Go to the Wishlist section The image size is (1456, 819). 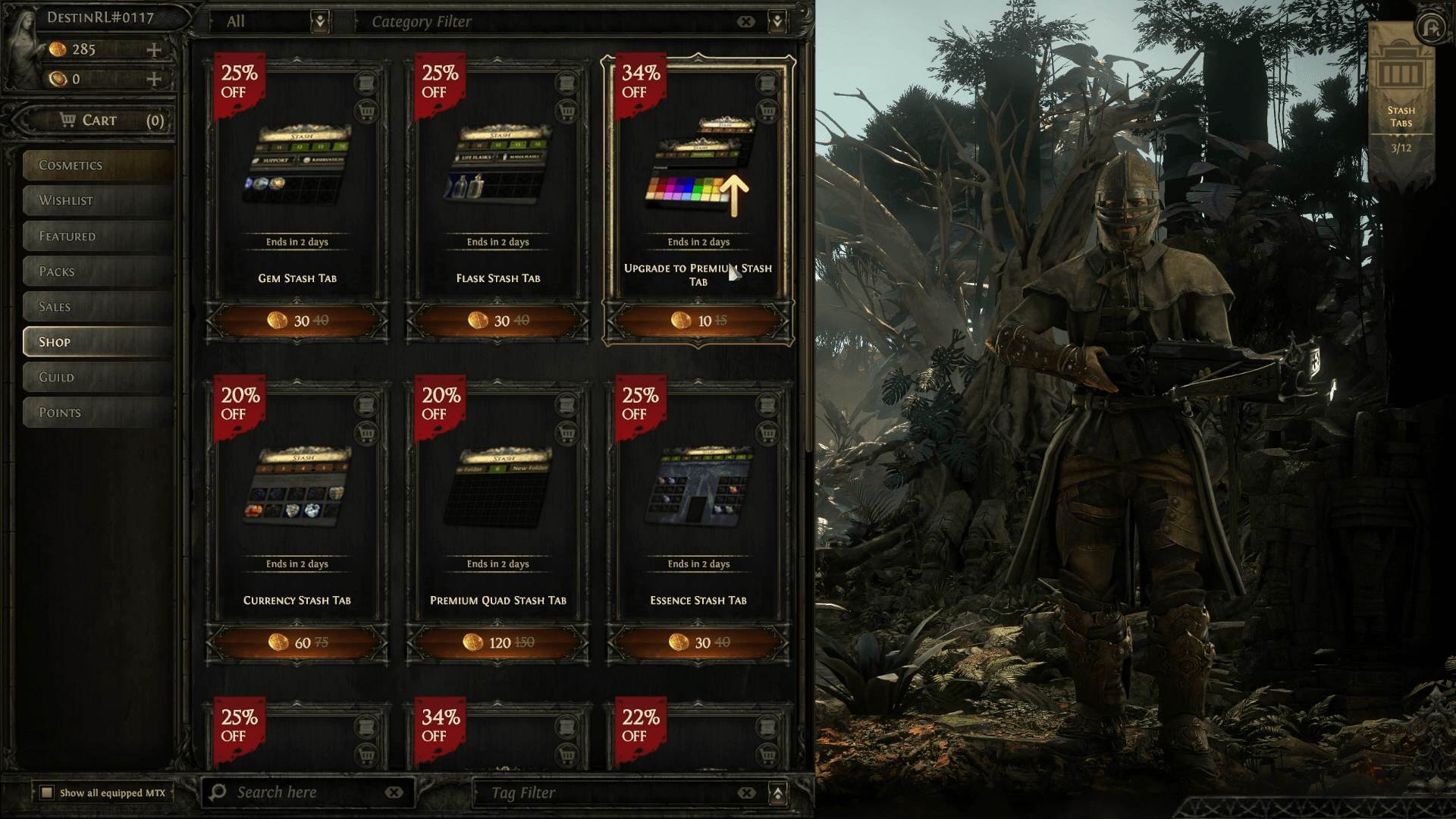click(x=99, y=201)
